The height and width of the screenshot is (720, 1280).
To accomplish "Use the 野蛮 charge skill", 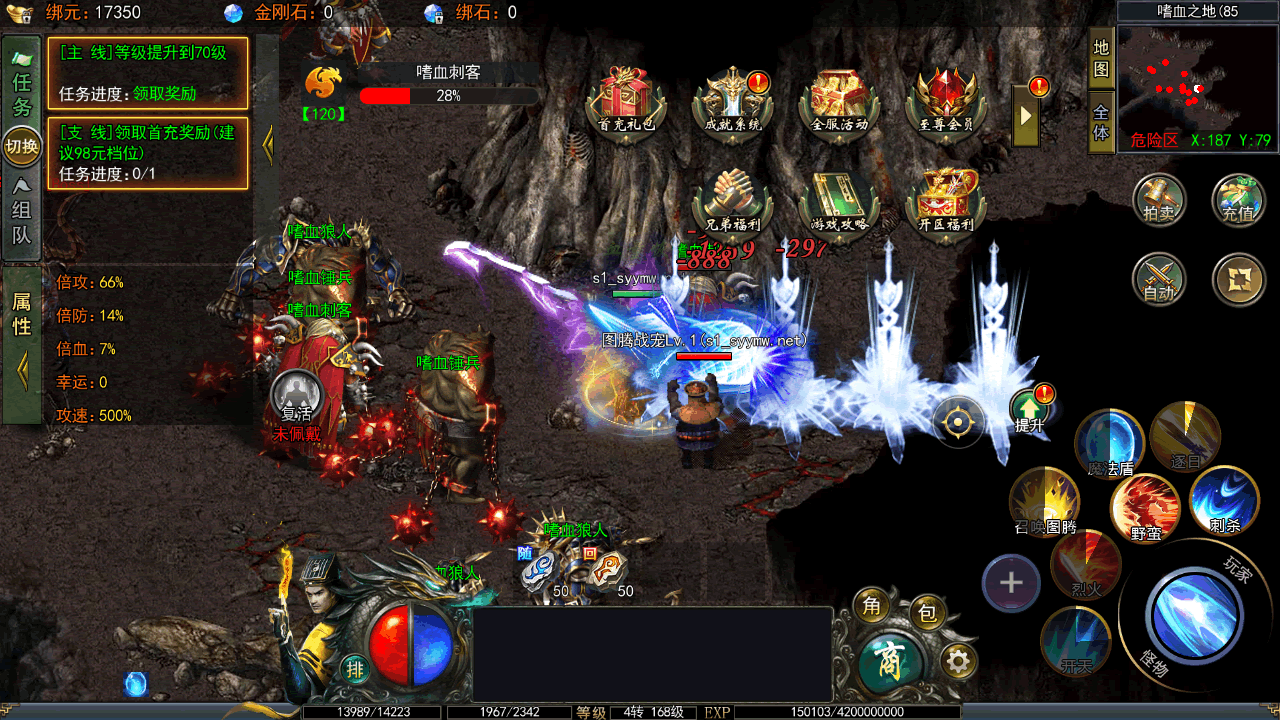I will (x=1146, y=509).
